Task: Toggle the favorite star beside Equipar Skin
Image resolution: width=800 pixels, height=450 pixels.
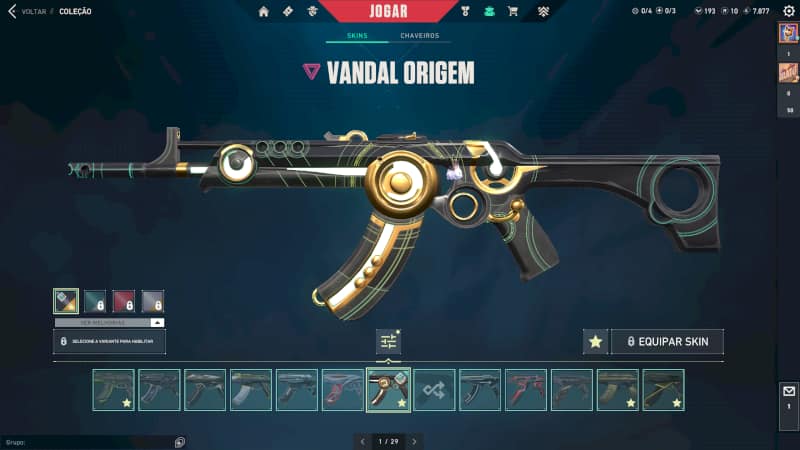Action: [x=595, y=342]
